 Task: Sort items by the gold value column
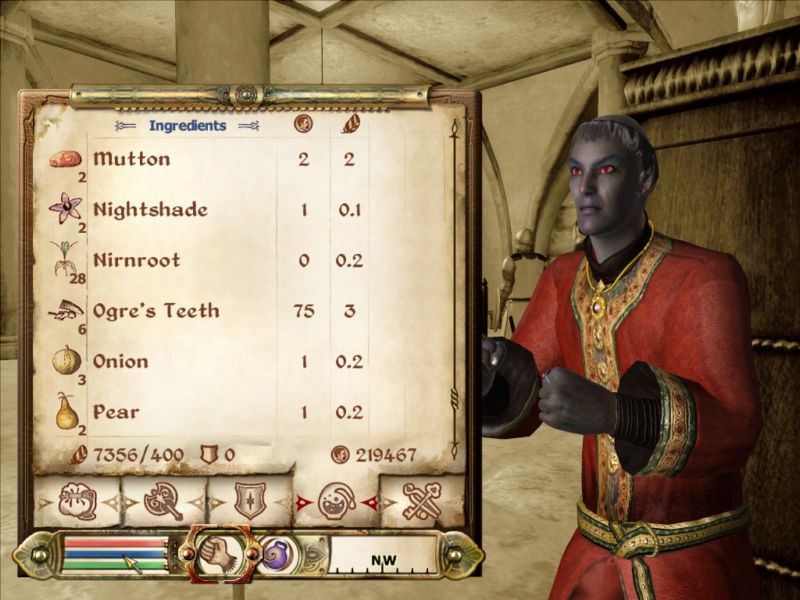pyautogui.click(x=303, y=125)
